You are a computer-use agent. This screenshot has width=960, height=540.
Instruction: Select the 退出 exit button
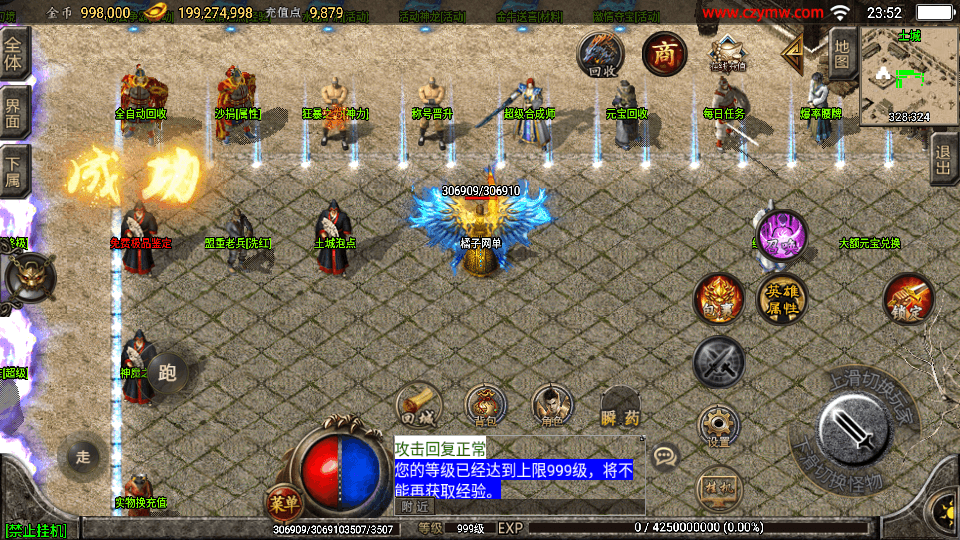point(942,160)
